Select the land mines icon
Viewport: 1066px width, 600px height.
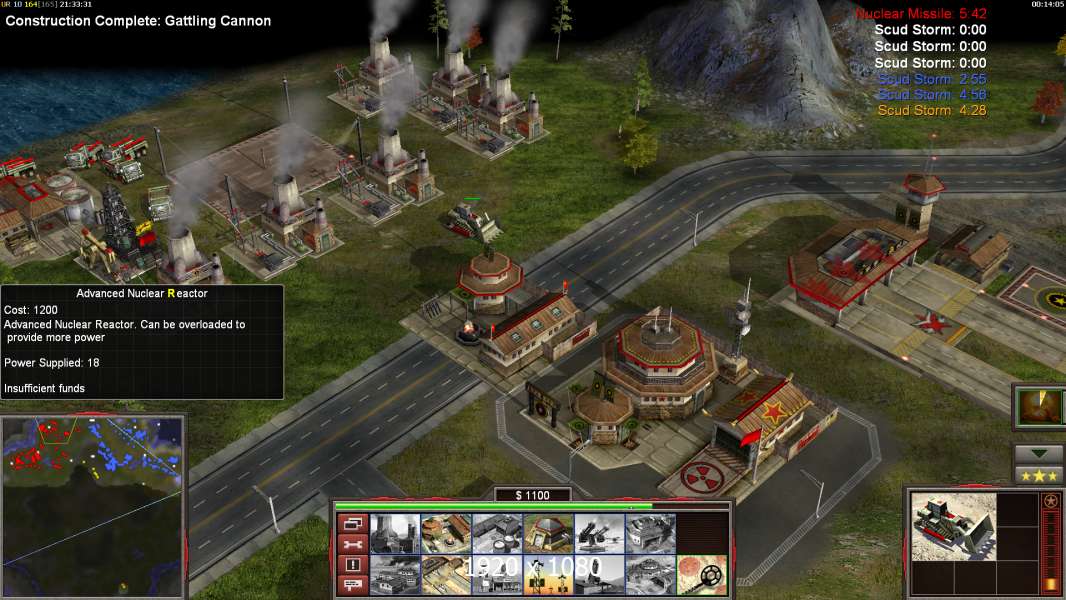[x=701, y=575]
